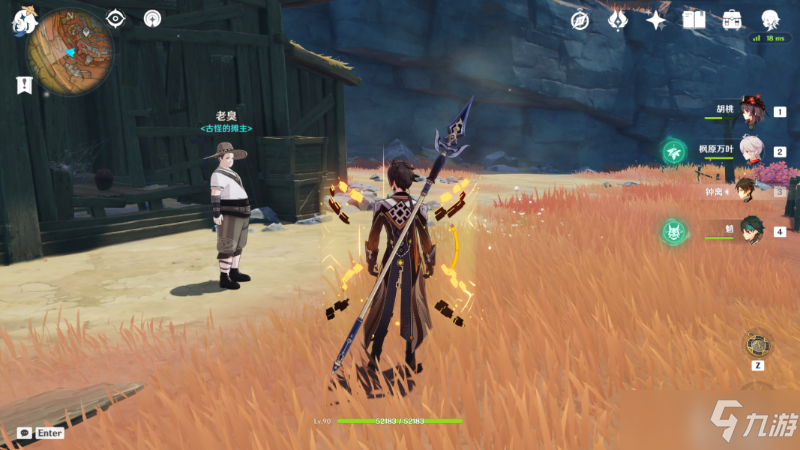Open the inventory backpack icon

(732, 20)
